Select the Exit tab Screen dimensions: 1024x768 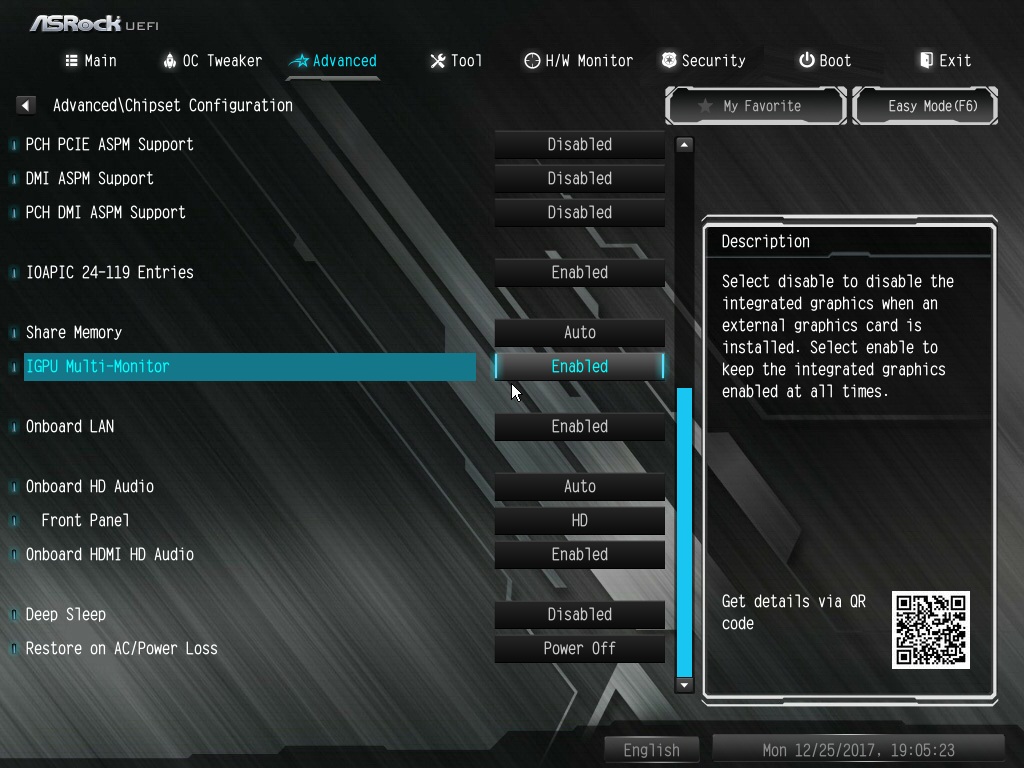tap(945, 61)
